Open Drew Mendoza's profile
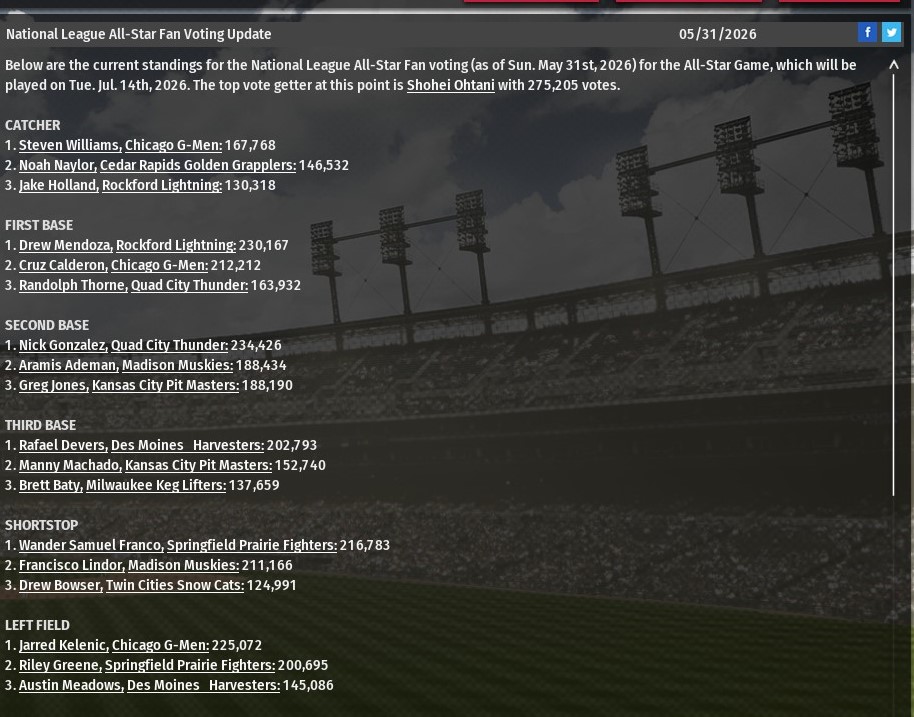The height and width of the screenshot is (717, 914). 65,245
